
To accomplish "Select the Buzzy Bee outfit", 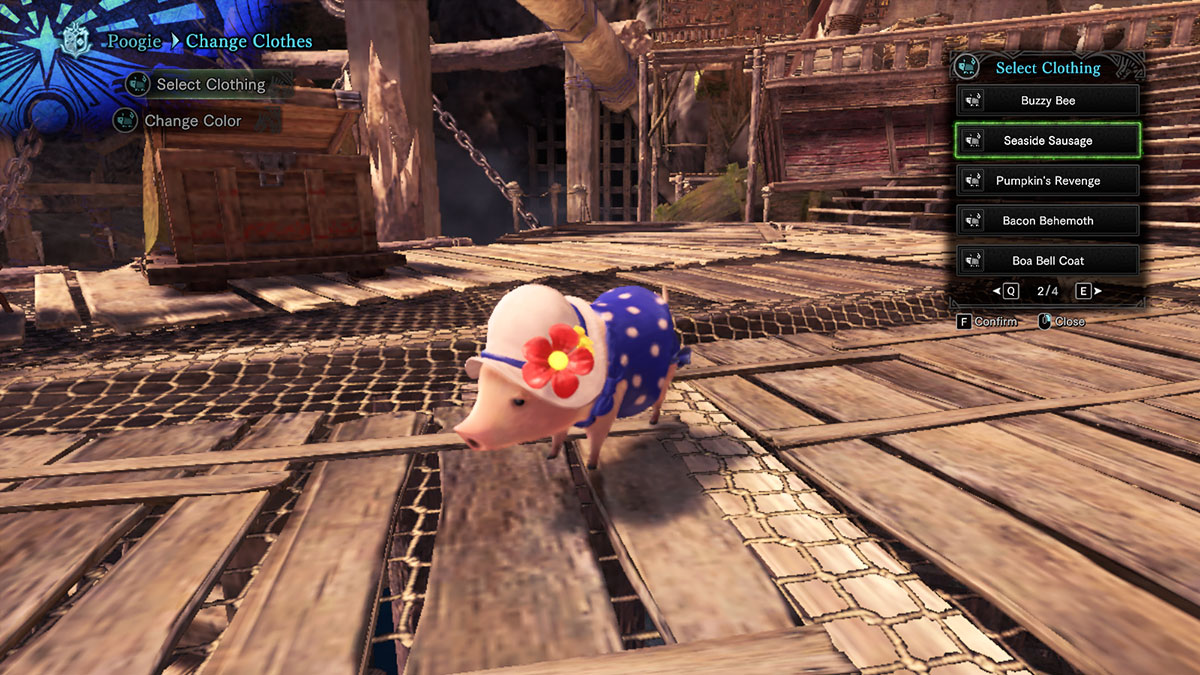I will click(x=1047, y=101).
